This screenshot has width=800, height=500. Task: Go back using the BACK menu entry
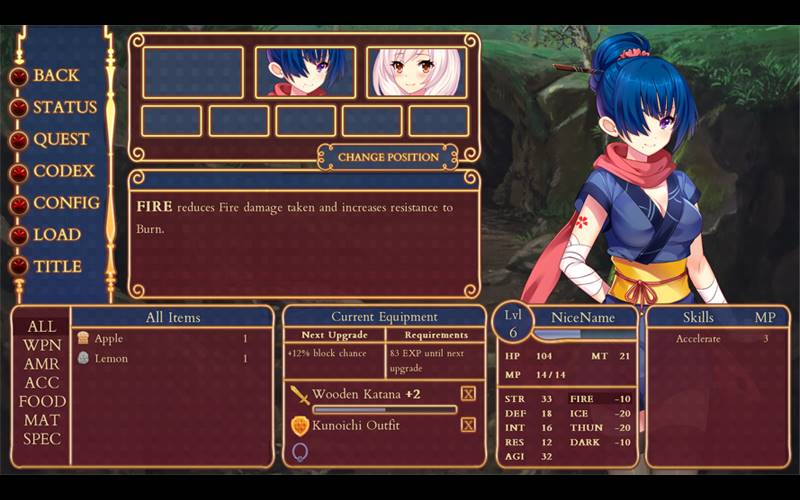point(55,76)
